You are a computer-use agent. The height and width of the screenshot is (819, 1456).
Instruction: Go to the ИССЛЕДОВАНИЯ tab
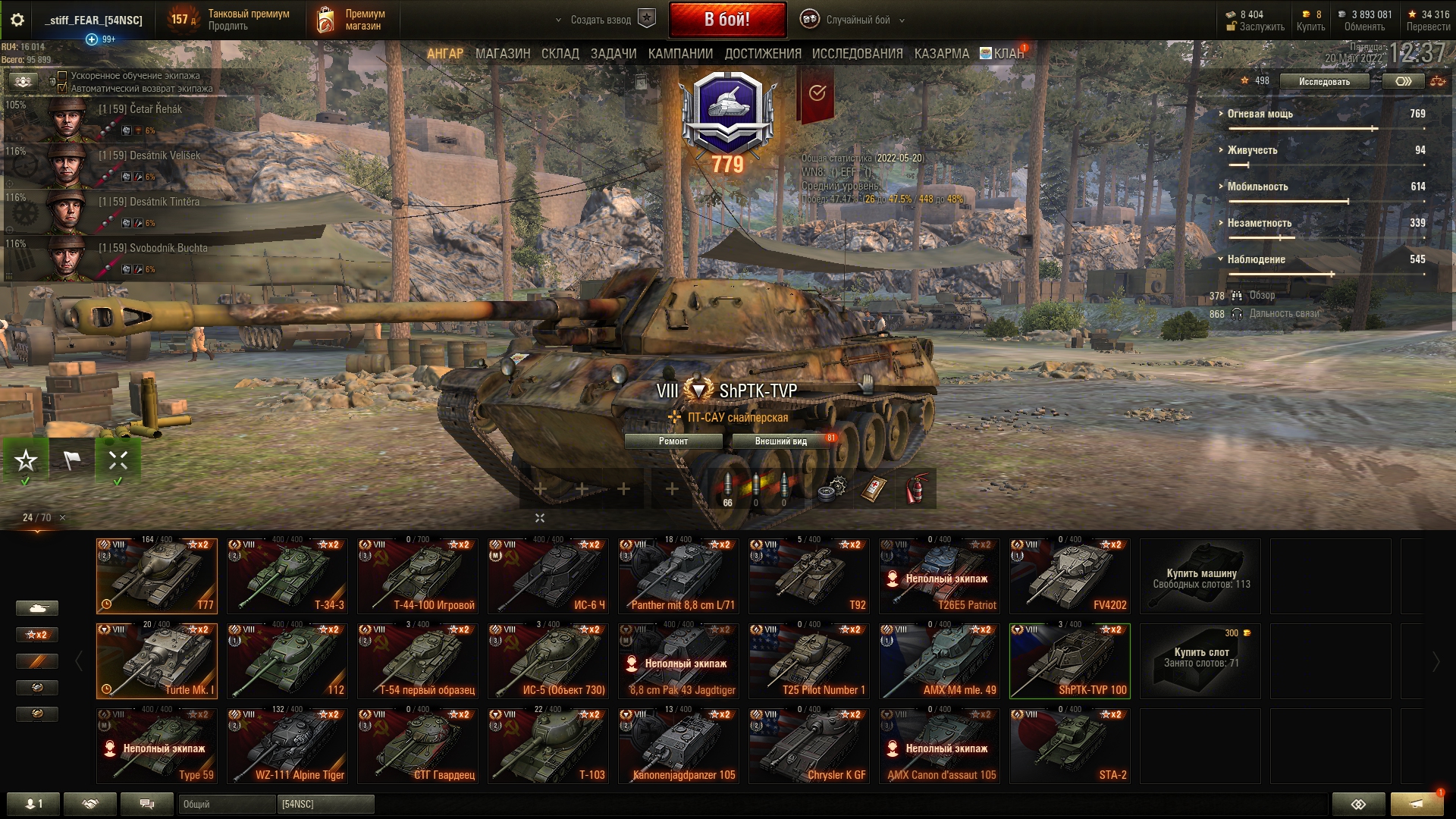[x=857, y=54]
